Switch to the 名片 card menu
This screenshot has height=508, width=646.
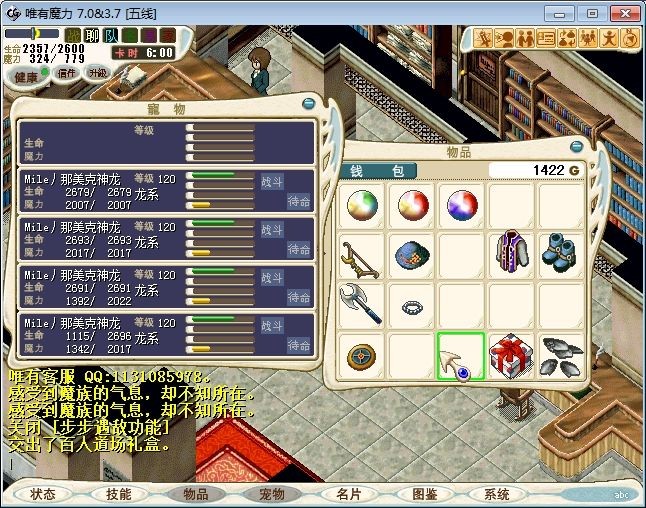[348, 494]
